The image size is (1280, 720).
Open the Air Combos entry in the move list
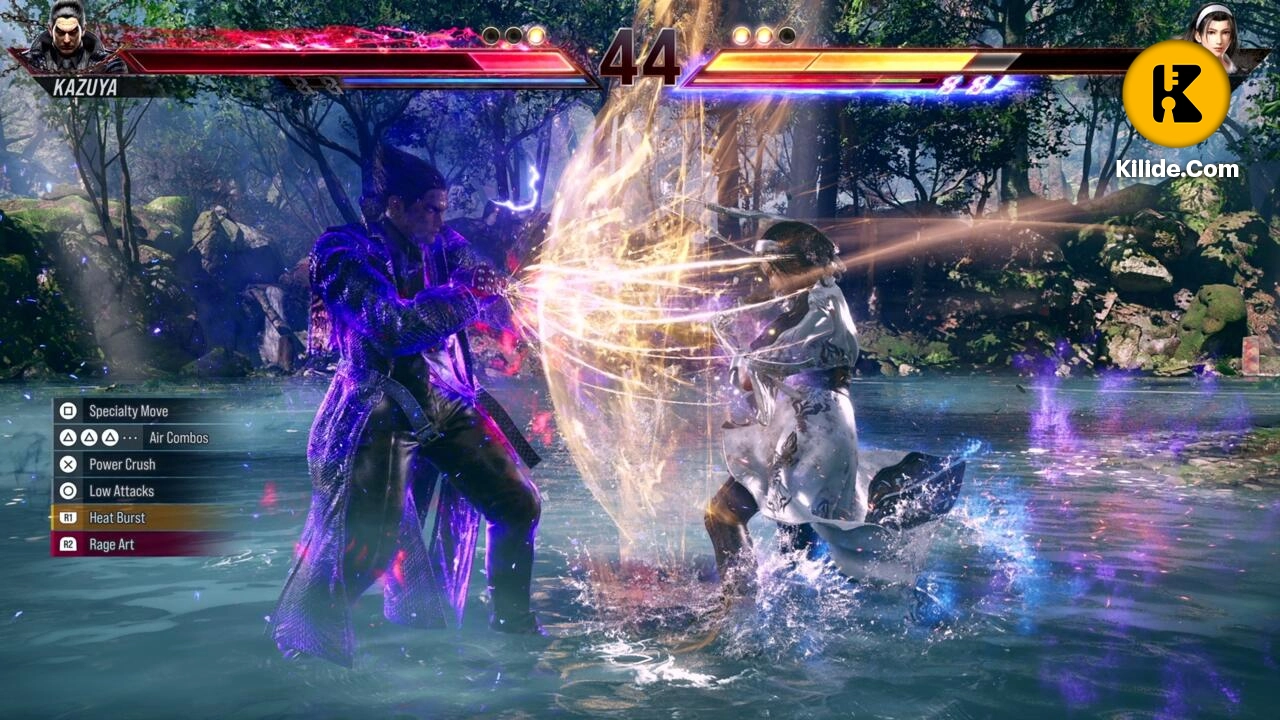point(177,438)
